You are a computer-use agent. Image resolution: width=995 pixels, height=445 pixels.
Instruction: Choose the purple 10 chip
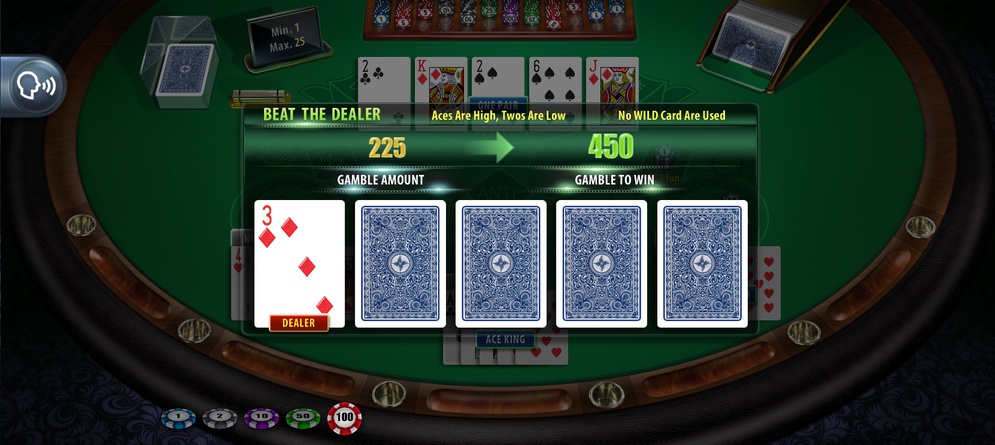259,418
